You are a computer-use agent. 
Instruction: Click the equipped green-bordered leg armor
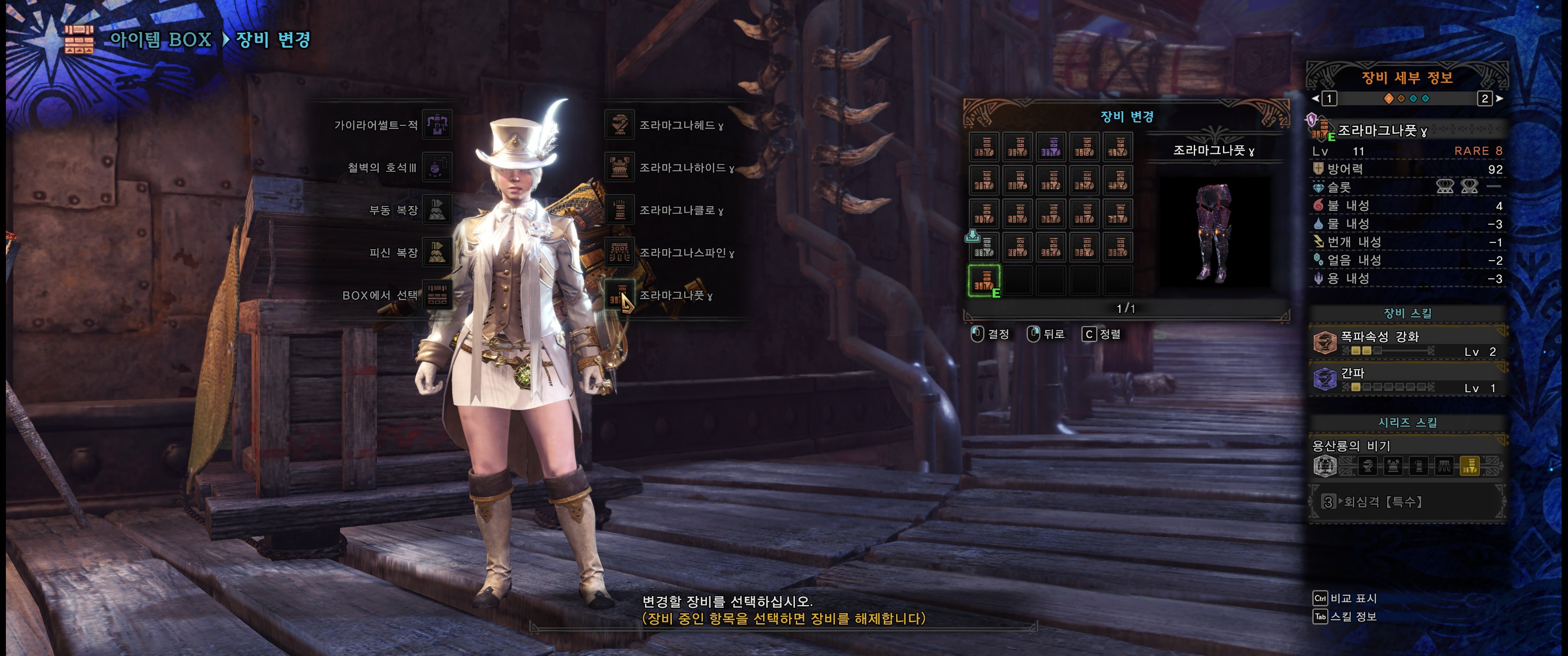pos(984,281)
